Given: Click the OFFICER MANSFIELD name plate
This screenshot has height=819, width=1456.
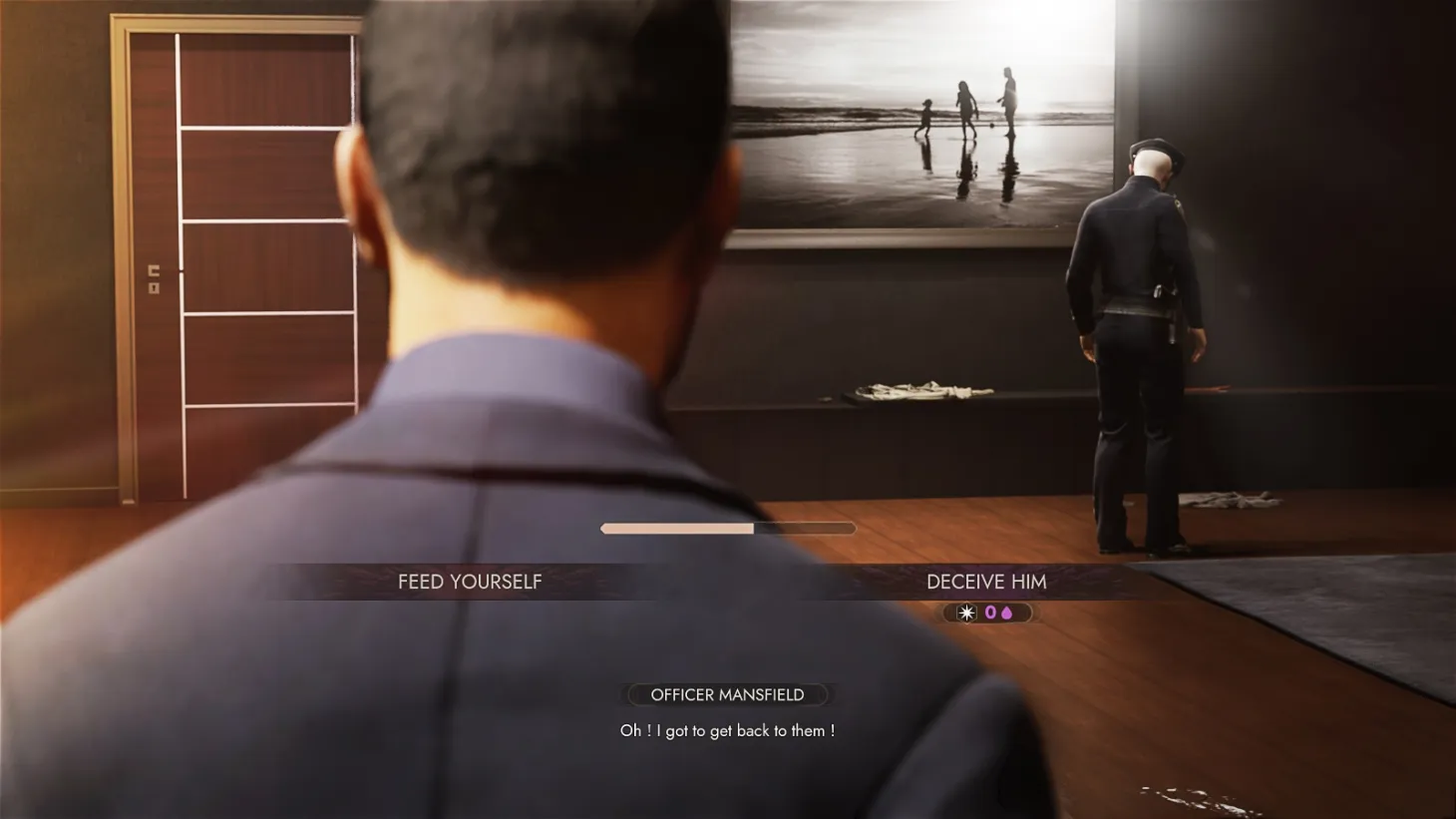Looking at the screenshot, I should pyautogui.click(x=727, y=694).
